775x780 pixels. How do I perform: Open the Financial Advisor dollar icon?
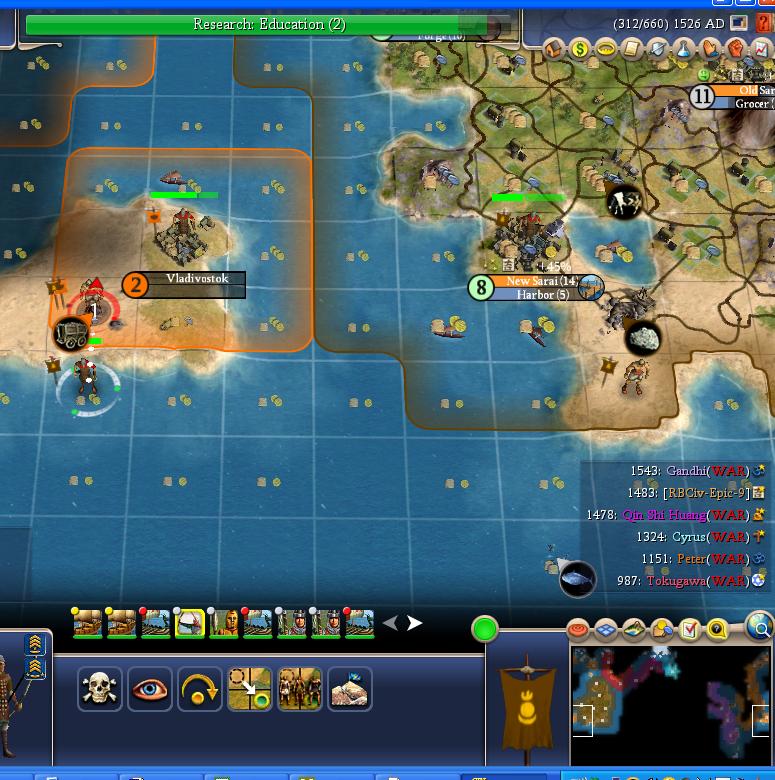tap(581, 48)
